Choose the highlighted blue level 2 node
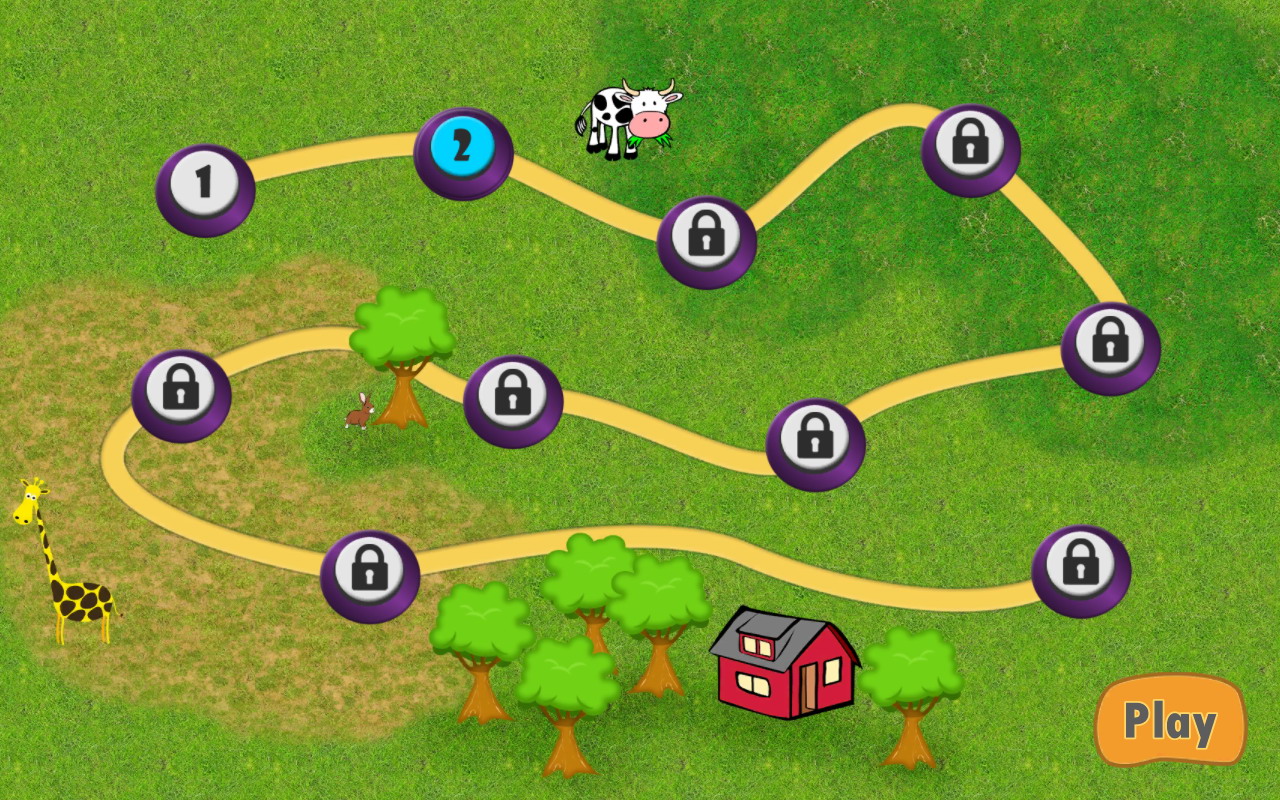Viewport: 1280px width, 800px height. 462,151
